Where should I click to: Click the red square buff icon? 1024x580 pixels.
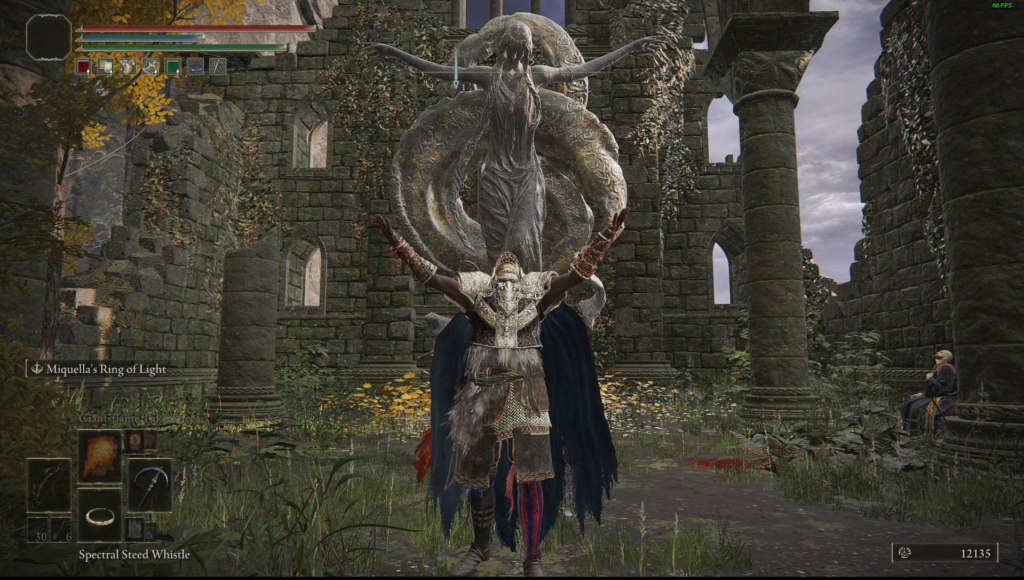84,67
